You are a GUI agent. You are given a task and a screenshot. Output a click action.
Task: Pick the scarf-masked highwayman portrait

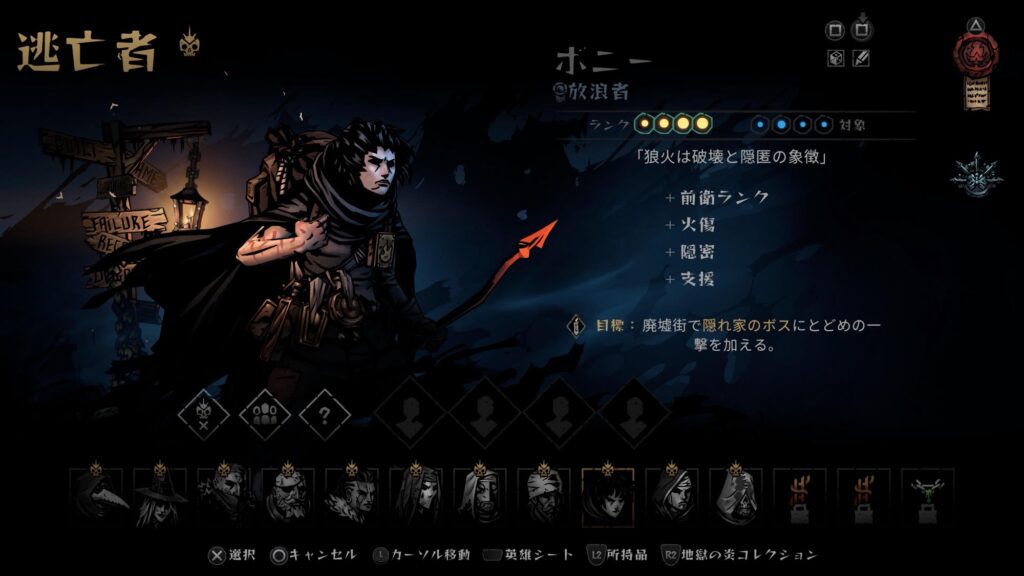(224, 494)
